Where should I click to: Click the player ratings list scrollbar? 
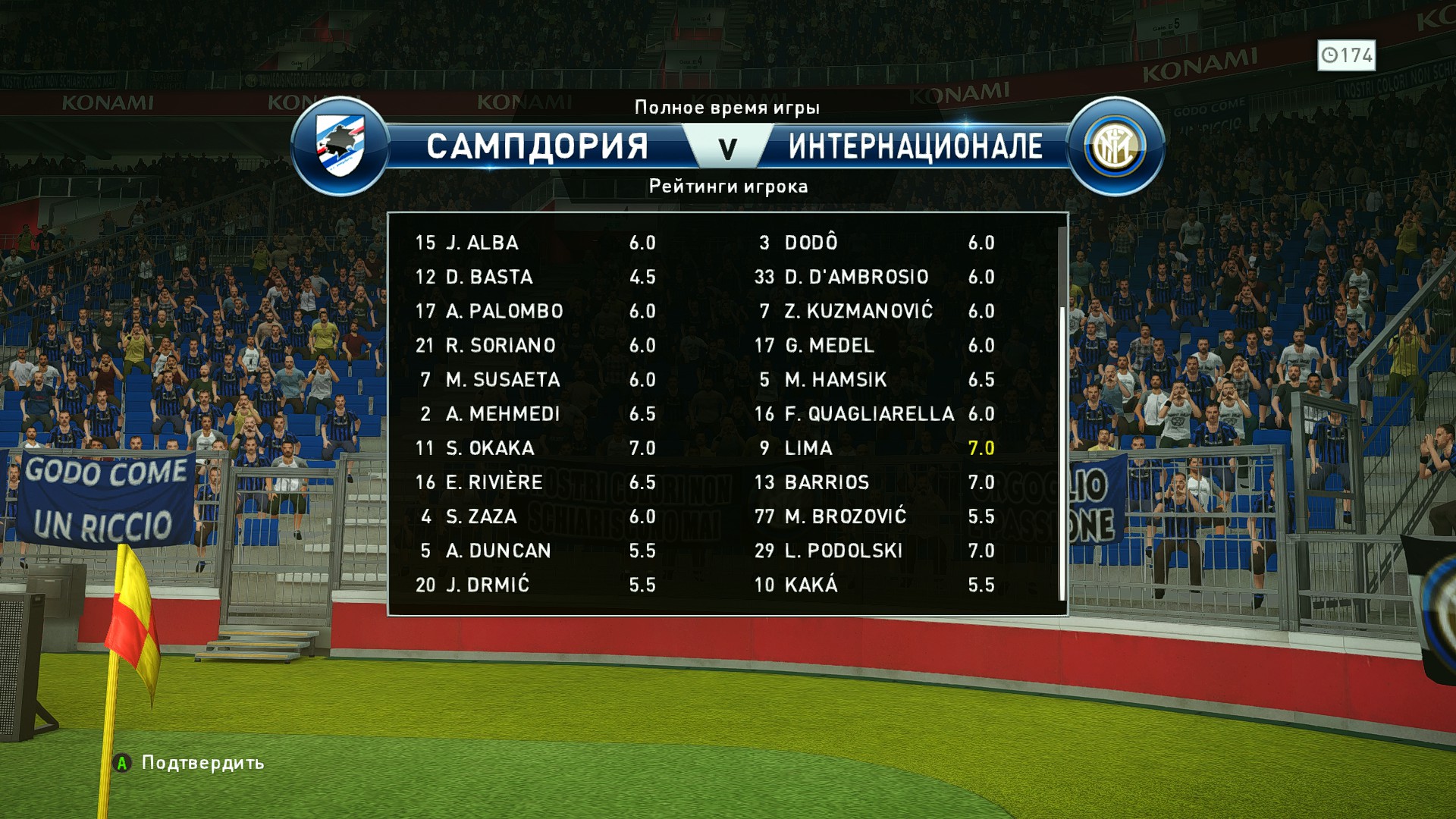pyautogui.click(x=1062, y=451)
